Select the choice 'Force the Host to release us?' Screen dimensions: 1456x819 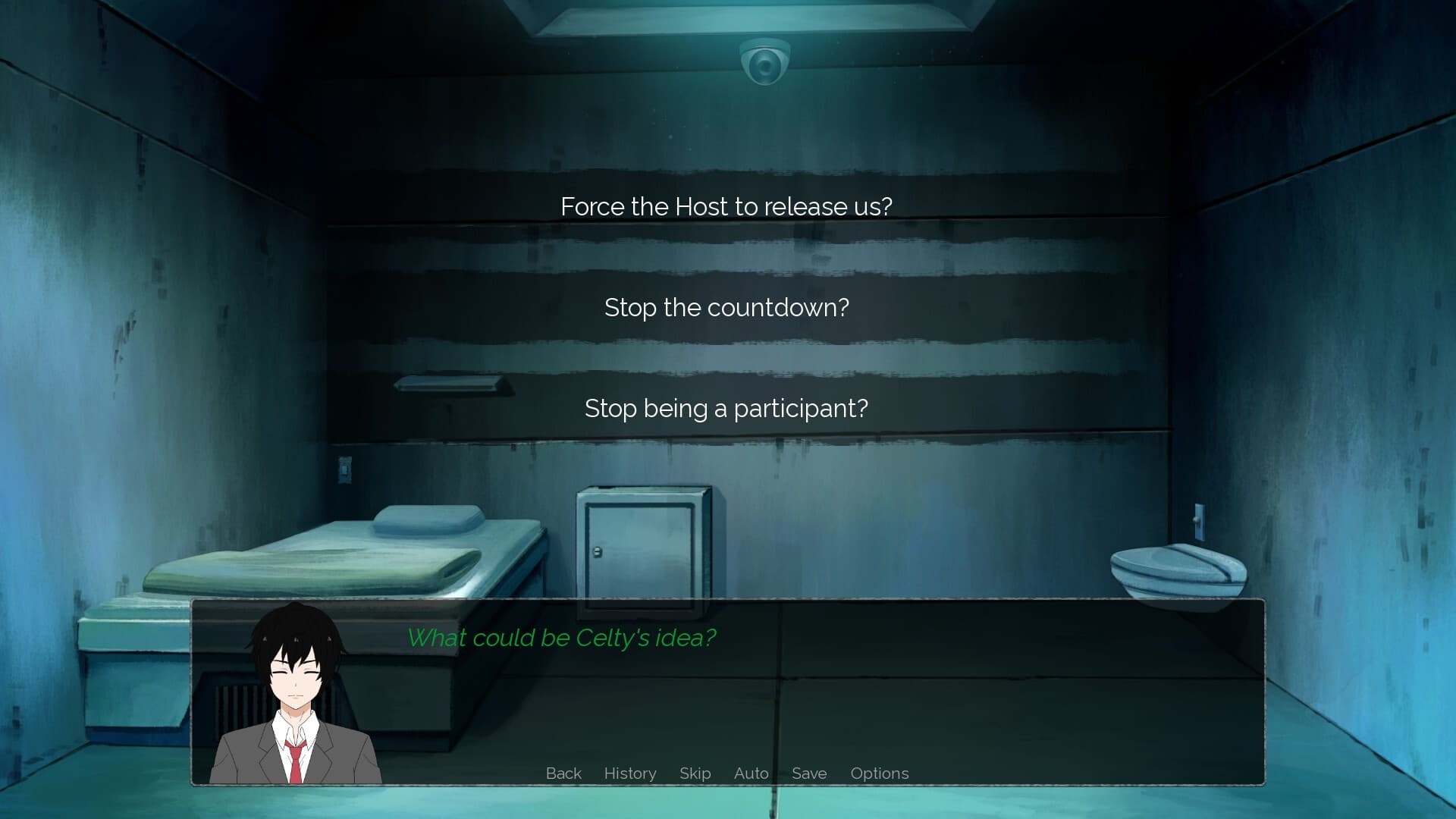[x=726, y=206]
